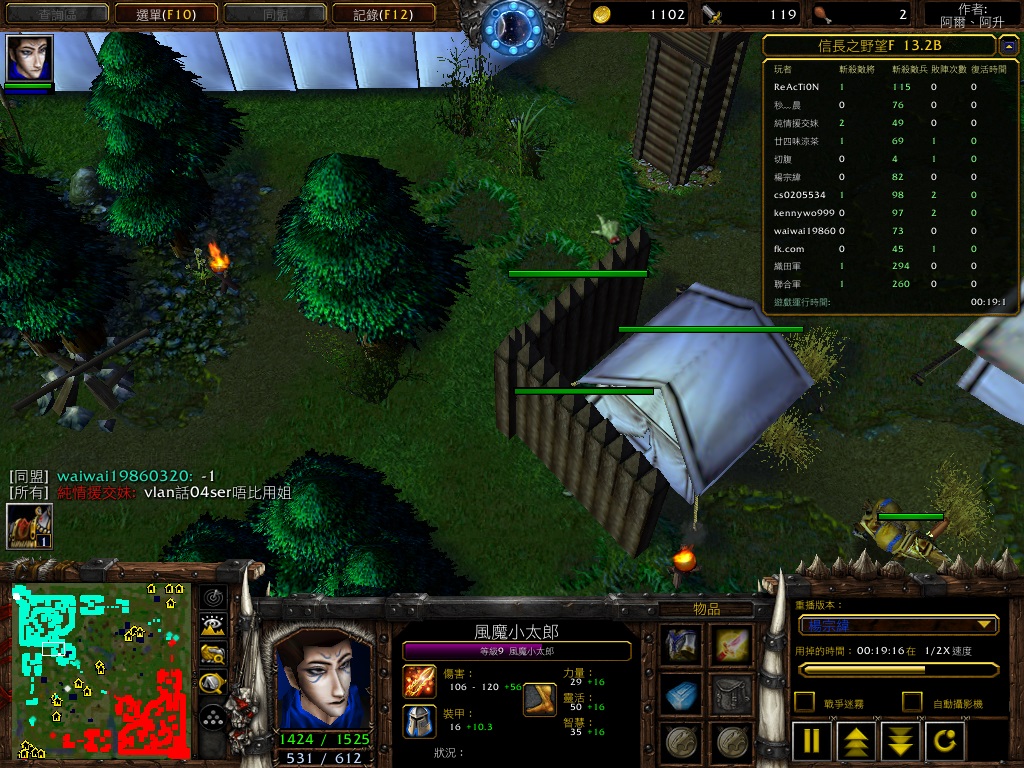Toggle minimap ally color mode button
The height and width of the screenshot is (768, 1024).
[x=212, y=654]
